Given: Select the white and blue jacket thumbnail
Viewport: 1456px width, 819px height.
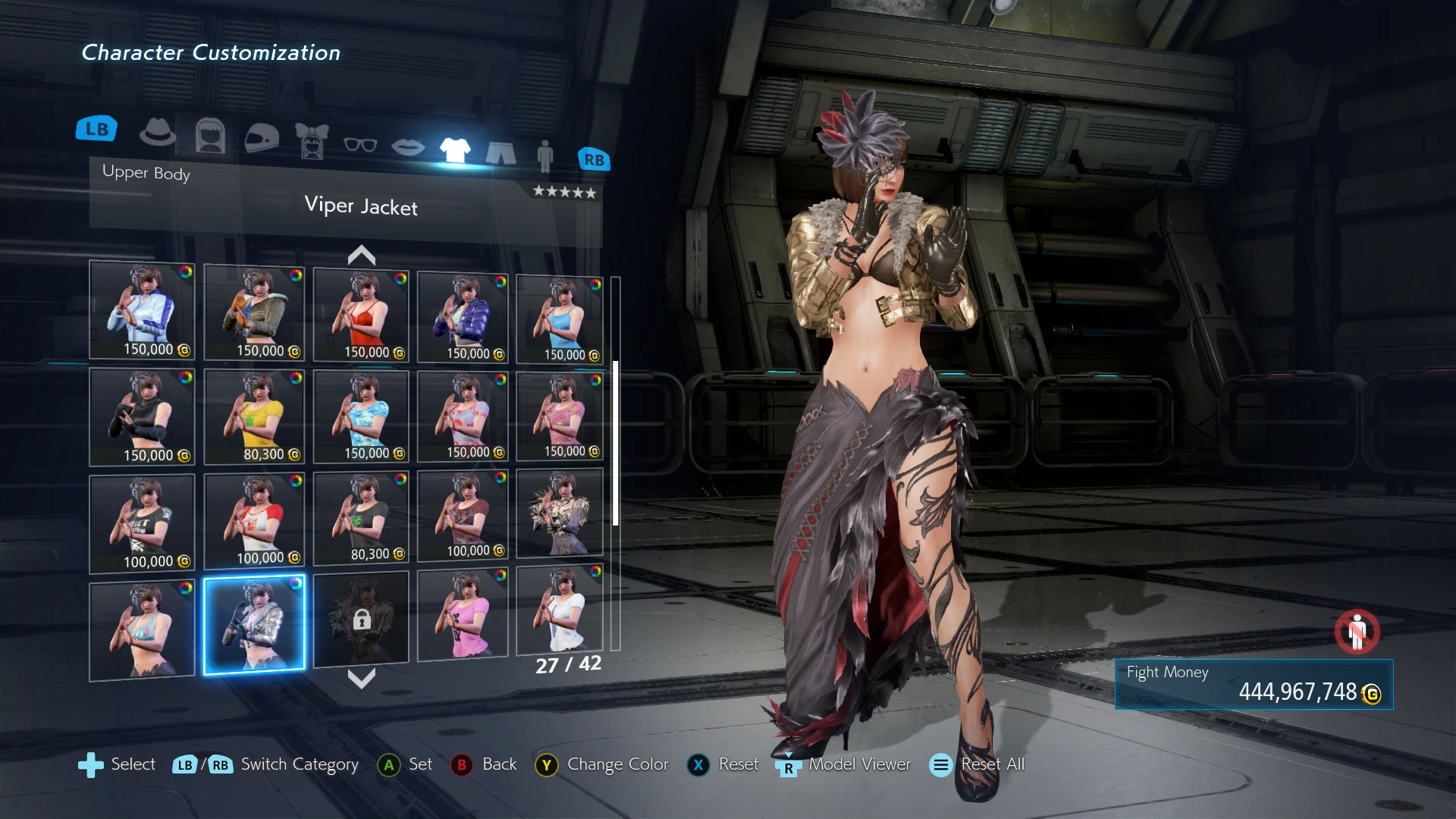Looking at the screenshot, I should [x=142, y=309].
